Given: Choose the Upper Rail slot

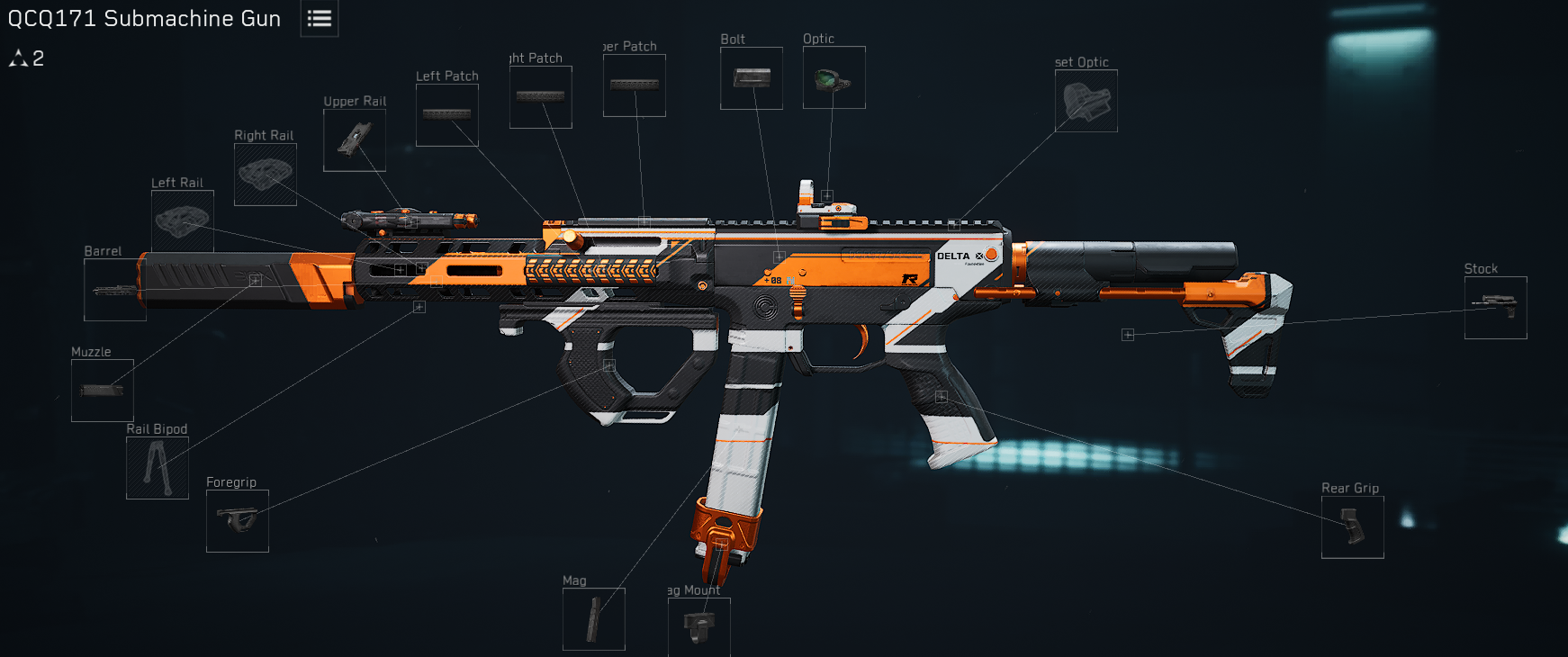Looking at the screenshot, I should [x=355, y=140].
